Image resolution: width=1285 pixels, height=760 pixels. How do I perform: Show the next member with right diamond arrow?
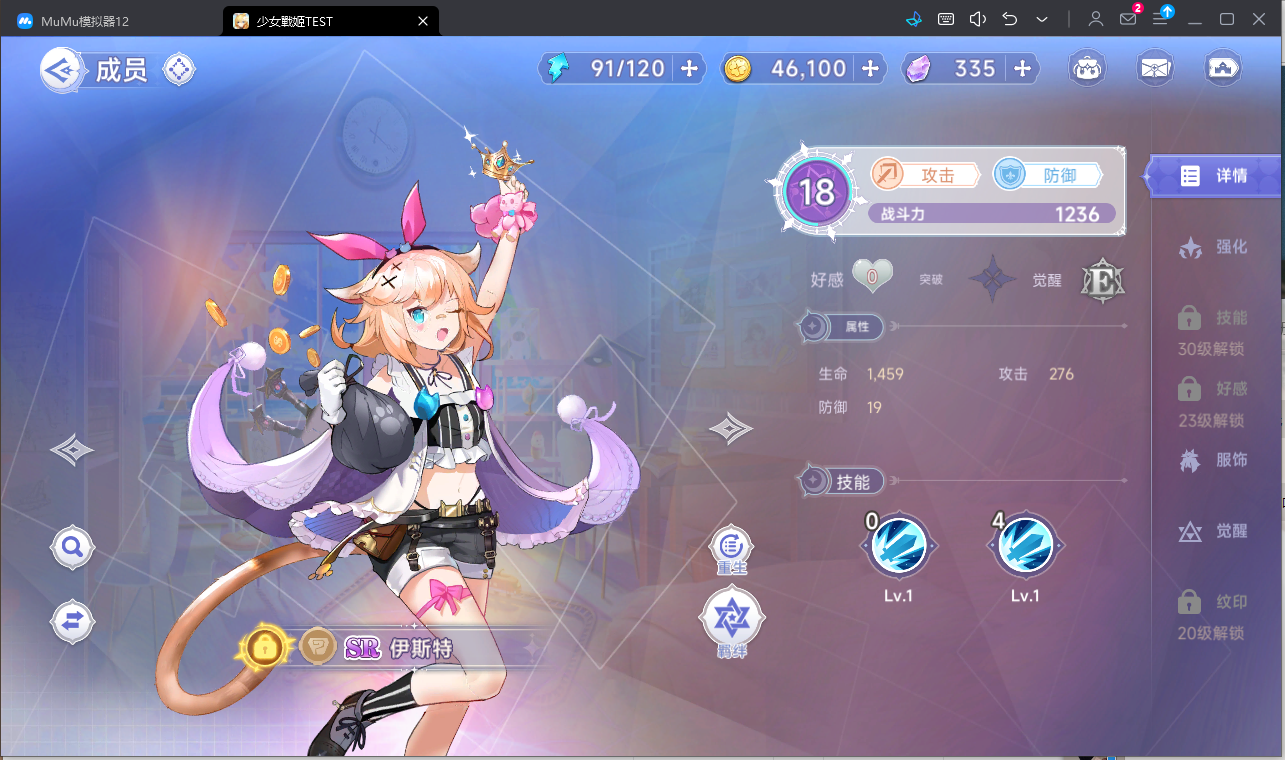[x=730, y=429]
